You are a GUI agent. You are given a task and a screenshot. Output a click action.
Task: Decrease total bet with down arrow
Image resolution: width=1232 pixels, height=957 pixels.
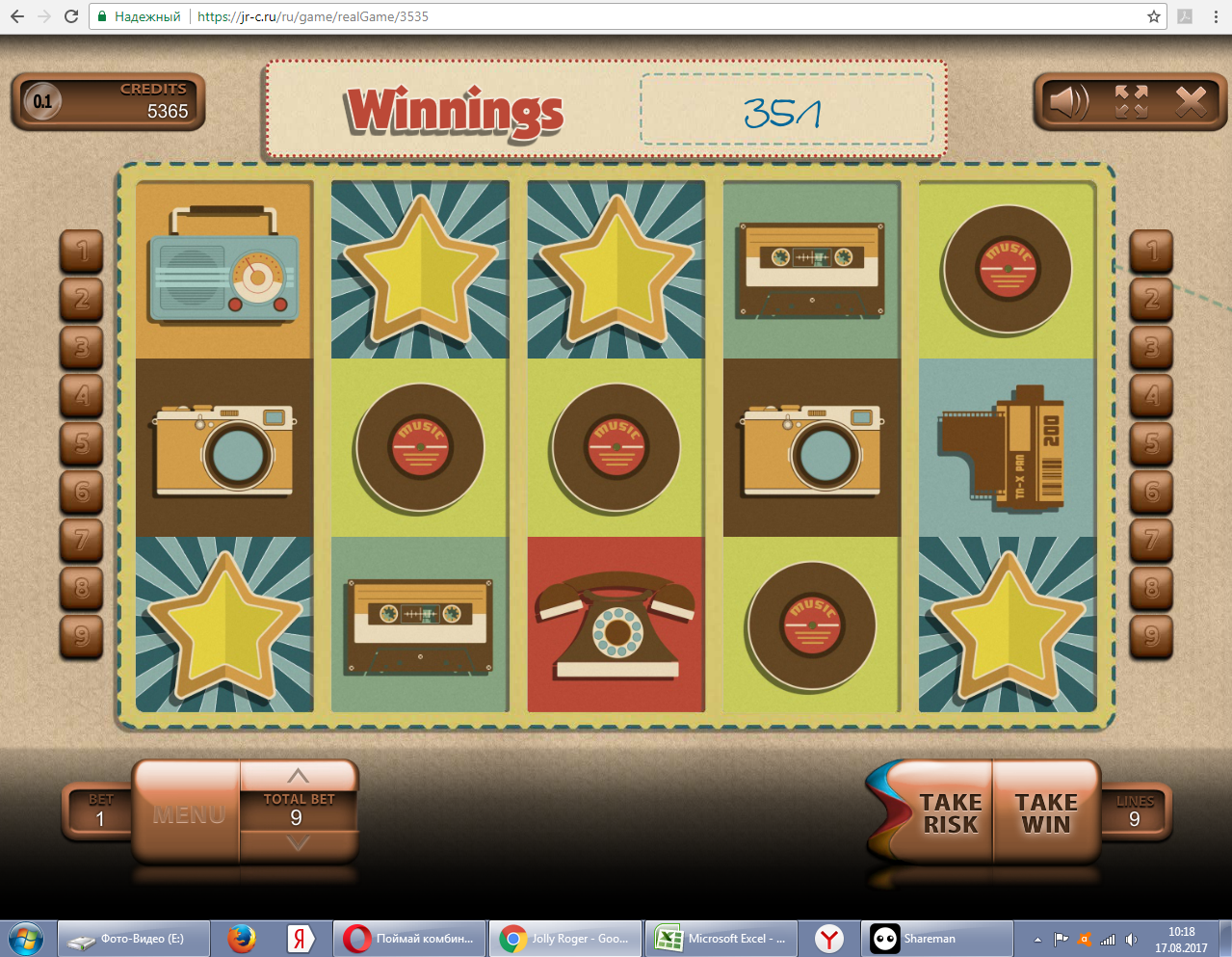pos(298,843)
